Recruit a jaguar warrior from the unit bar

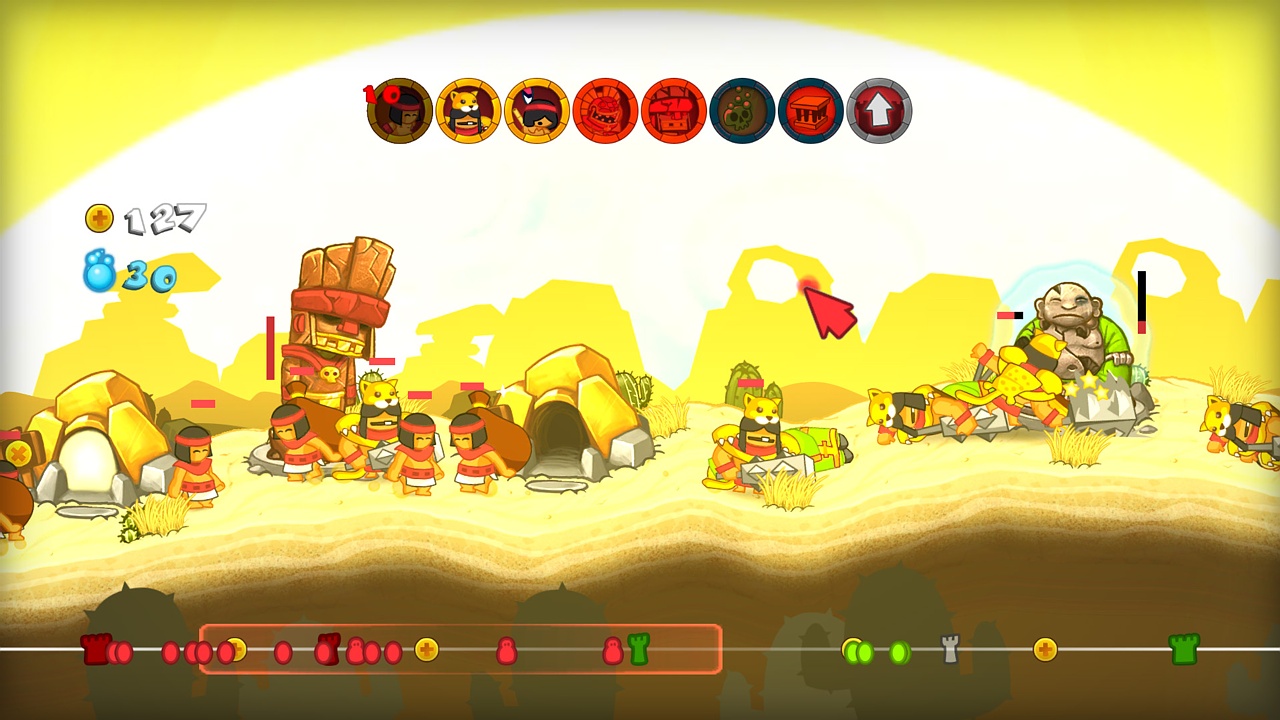tap(470, 111)
